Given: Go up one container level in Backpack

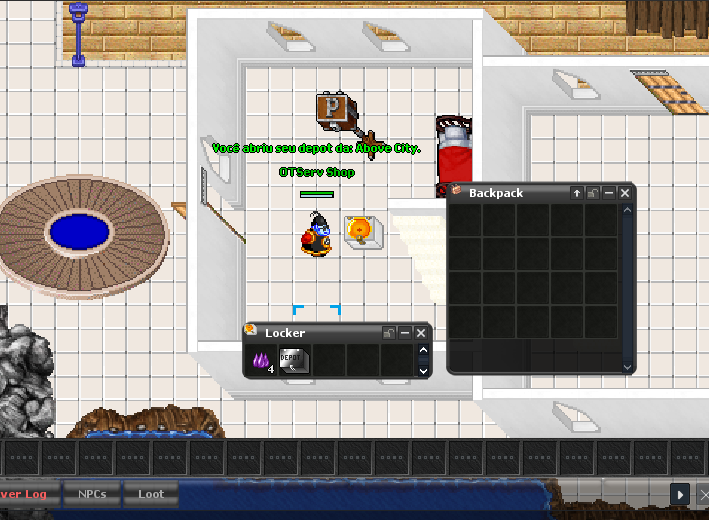Looking at the screenshot, I should [577, 193].
